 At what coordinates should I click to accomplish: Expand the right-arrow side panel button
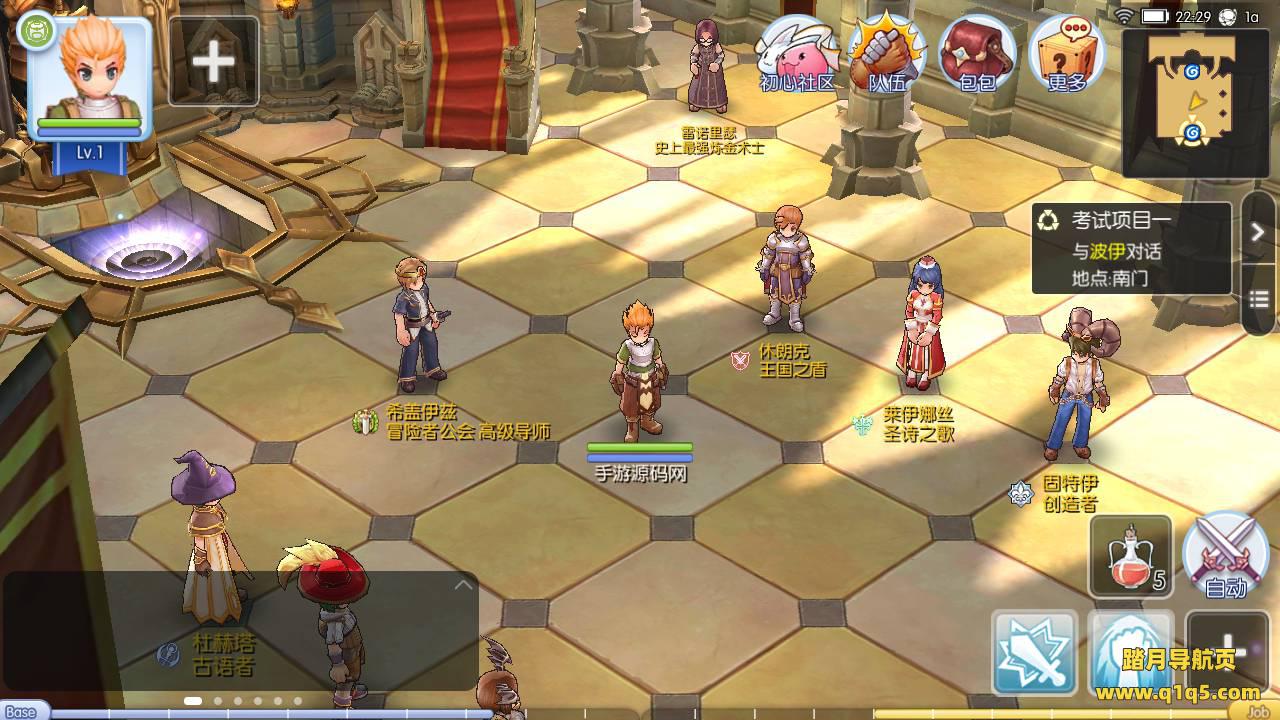point(1258,232)
